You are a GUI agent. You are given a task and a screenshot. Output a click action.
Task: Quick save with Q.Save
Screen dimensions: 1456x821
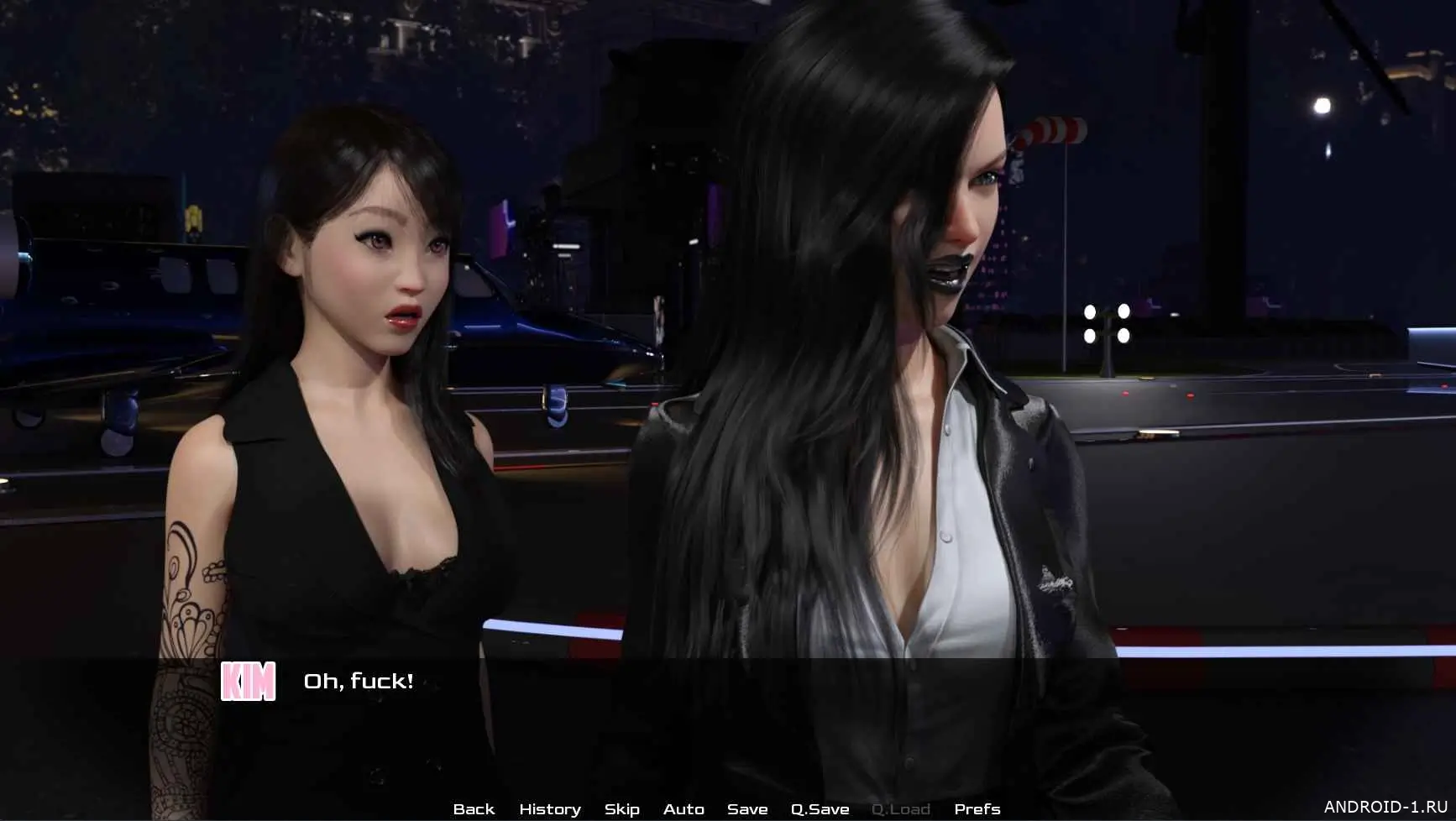820,808
